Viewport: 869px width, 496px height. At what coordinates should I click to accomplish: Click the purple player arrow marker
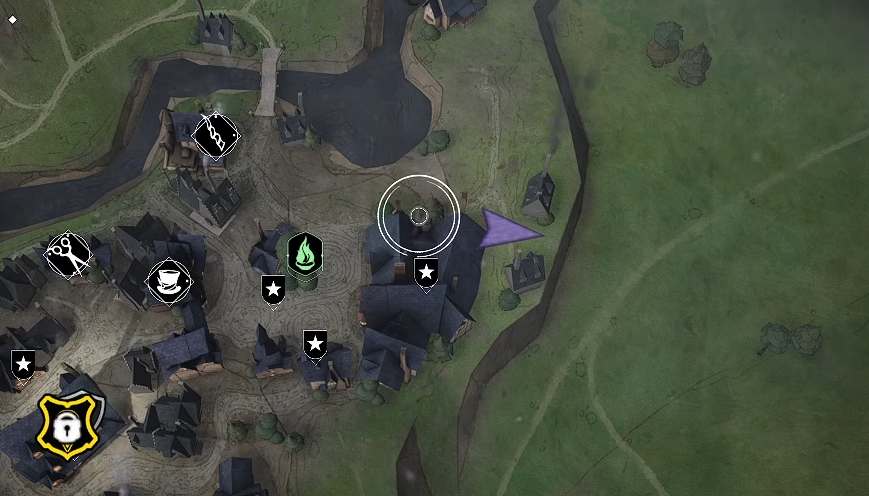click(506, 231)
